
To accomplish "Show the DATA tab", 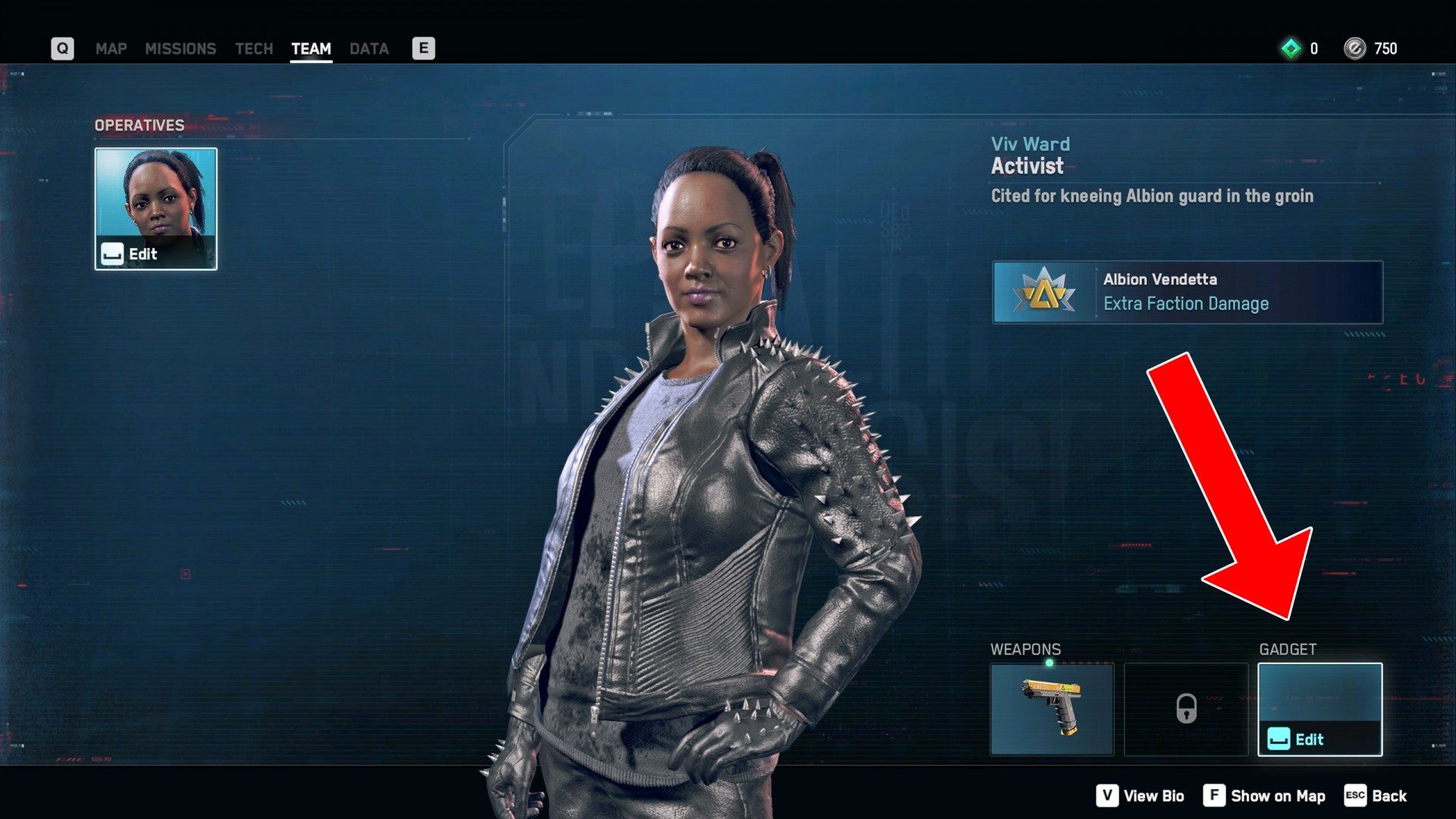I will [369, 49].
